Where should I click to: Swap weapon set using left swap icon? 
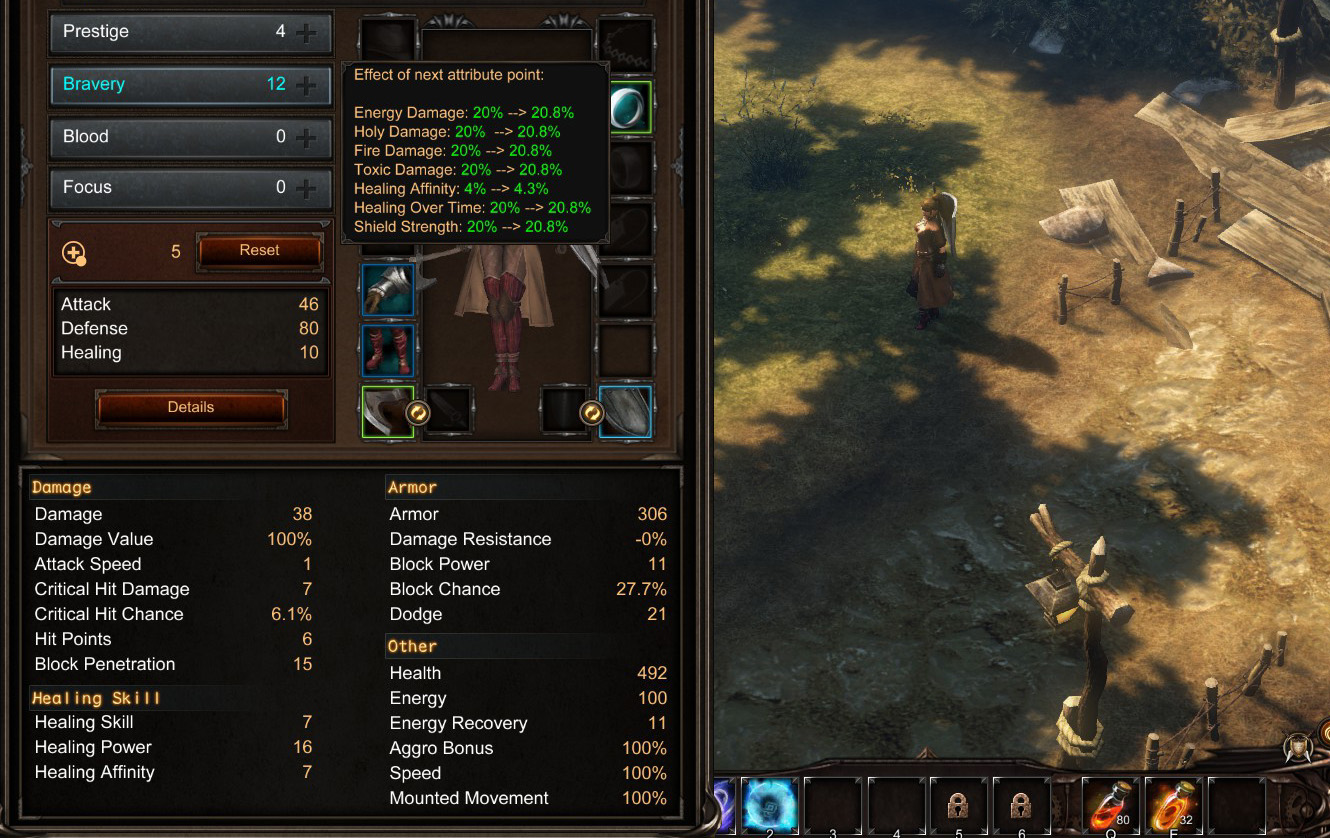coord(418,412)
